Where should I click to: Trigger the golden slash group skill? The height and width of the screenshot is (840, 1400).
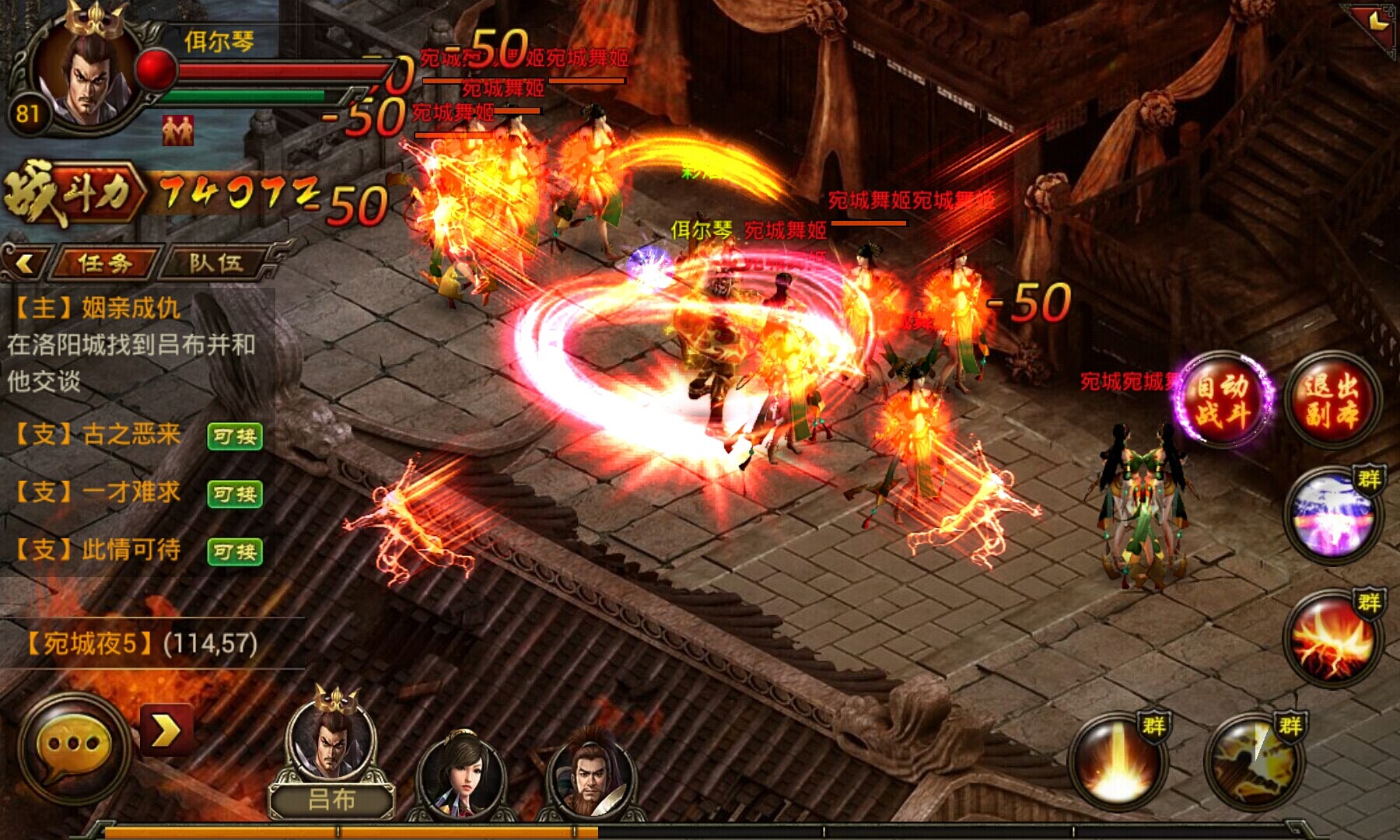click(1253, 761)
